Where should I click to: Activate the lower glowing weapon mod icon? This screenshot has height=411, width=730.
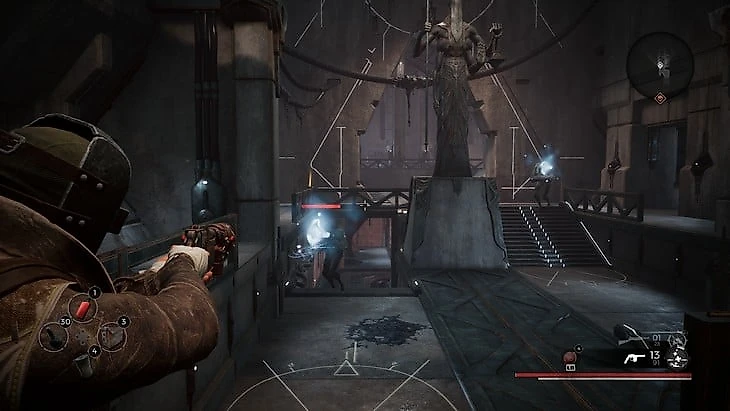(680, 360)
